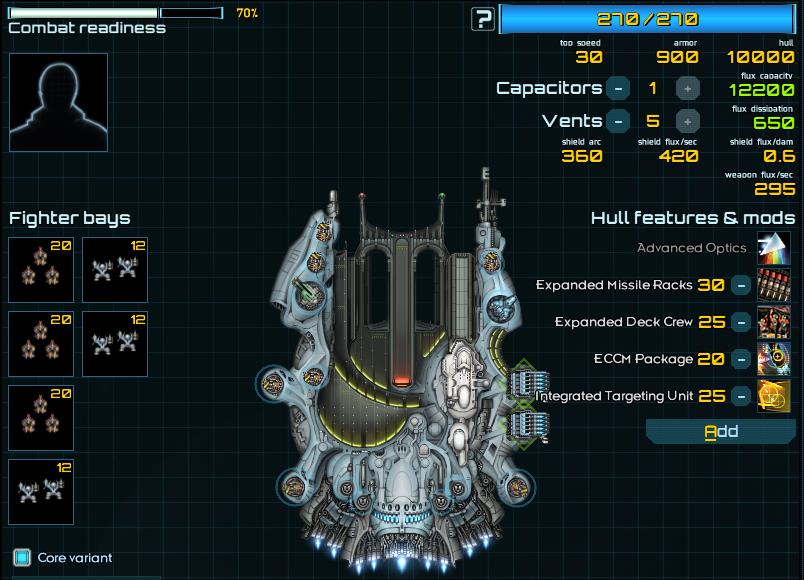
Task: Select the ECCM Package icon
Action: click(x=774, y=359)
